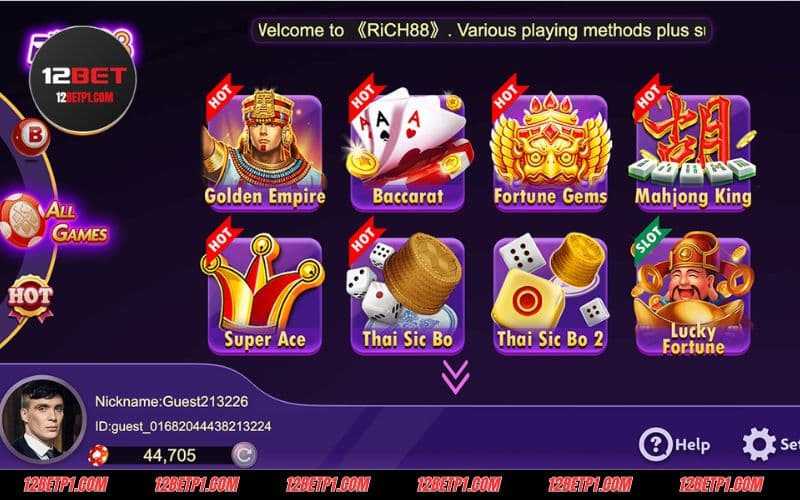Open the Golden Empire game
The image size is (800, 500).
[264, 152]
